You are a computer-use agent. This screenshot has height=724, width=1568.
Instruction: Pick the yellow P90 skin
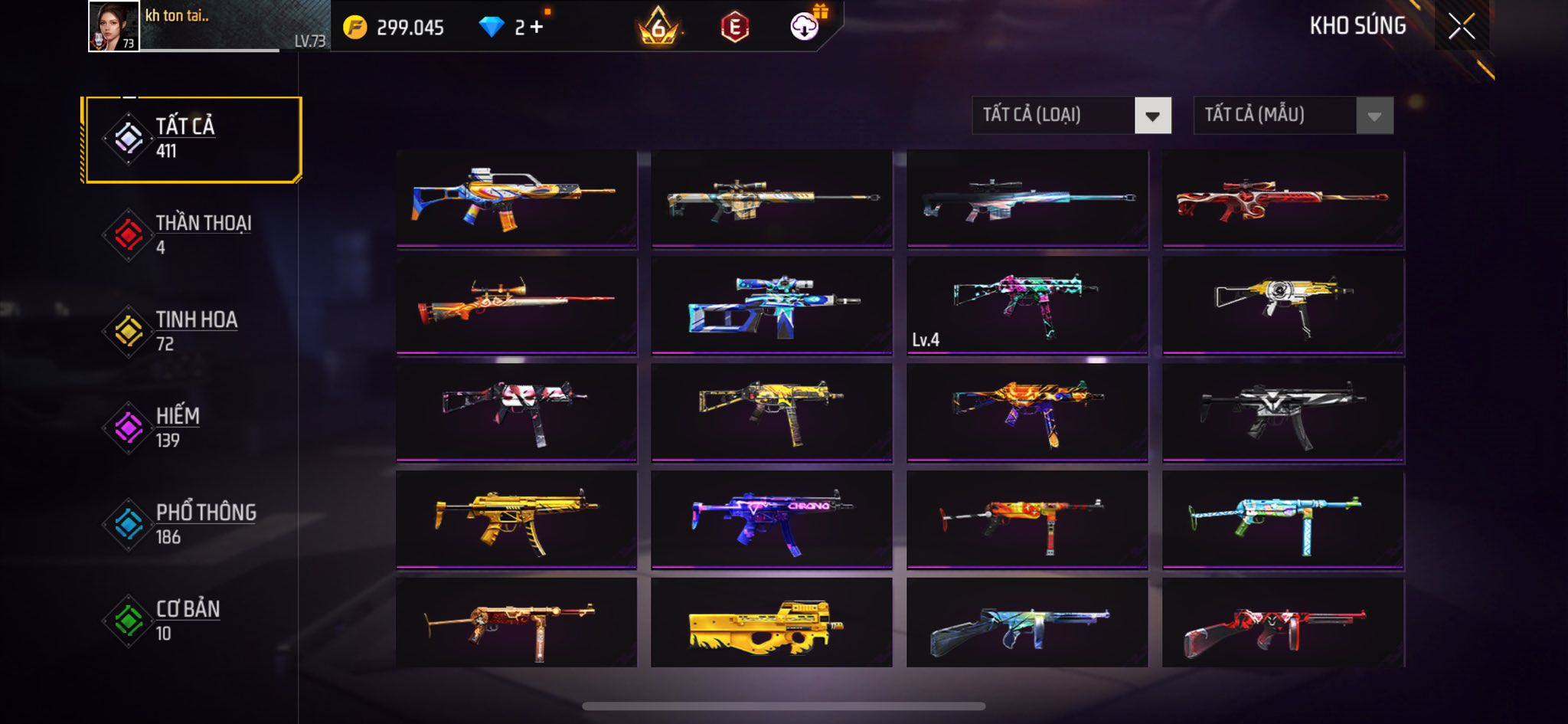(x=771, y=622)
